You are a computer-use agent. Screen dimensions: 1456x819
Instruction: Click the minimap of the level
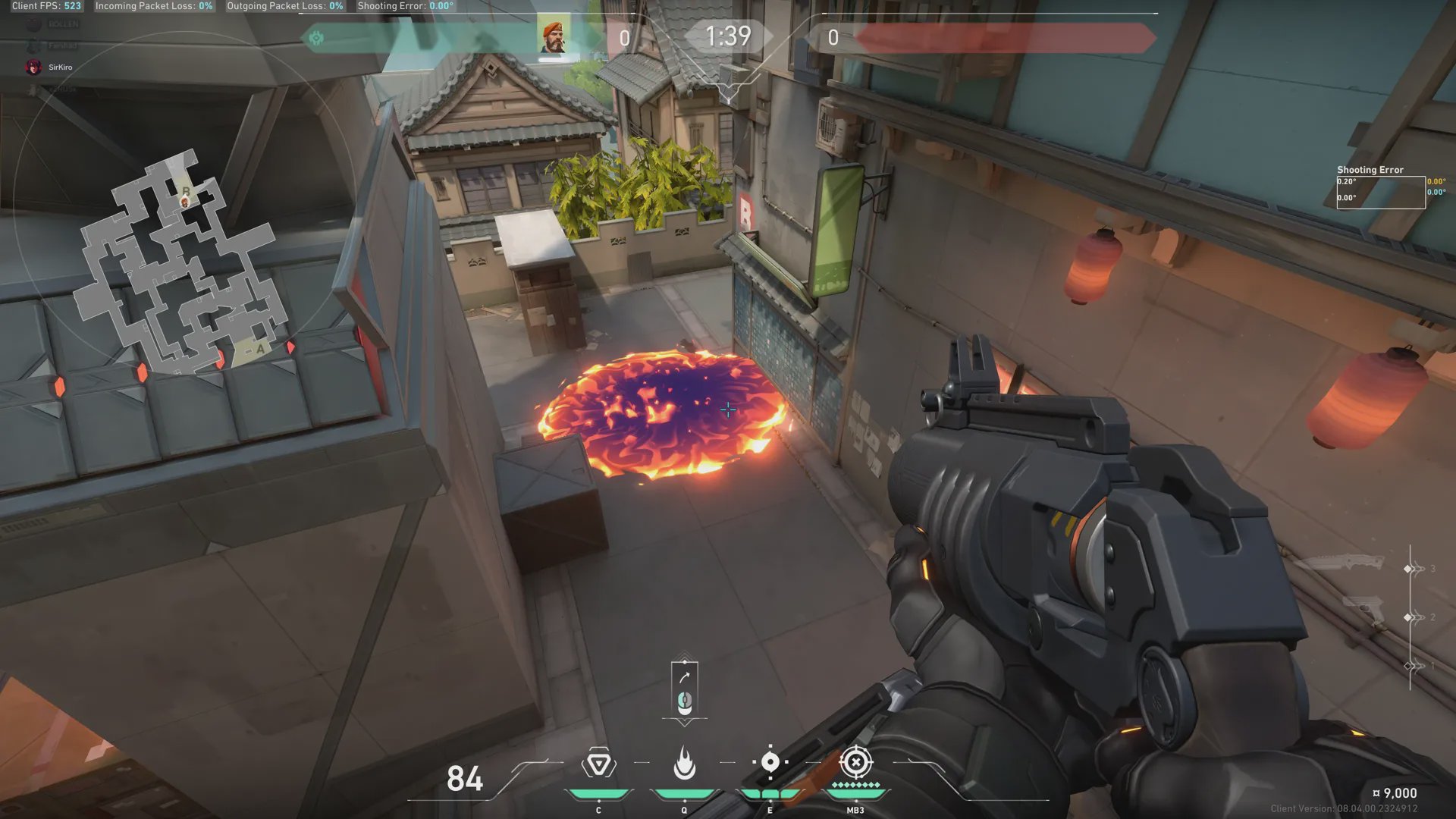click(x=180, y=264)
